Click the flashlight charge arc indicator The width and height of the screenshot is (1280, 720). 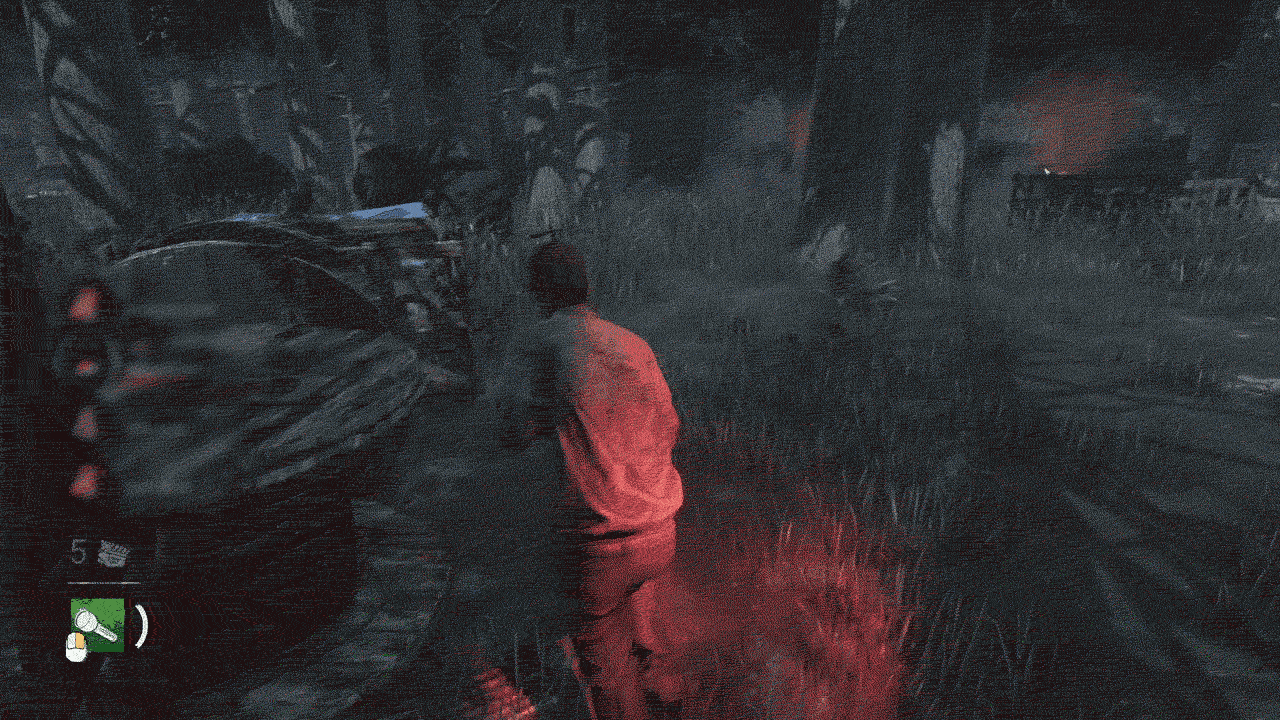coord(140,626)
